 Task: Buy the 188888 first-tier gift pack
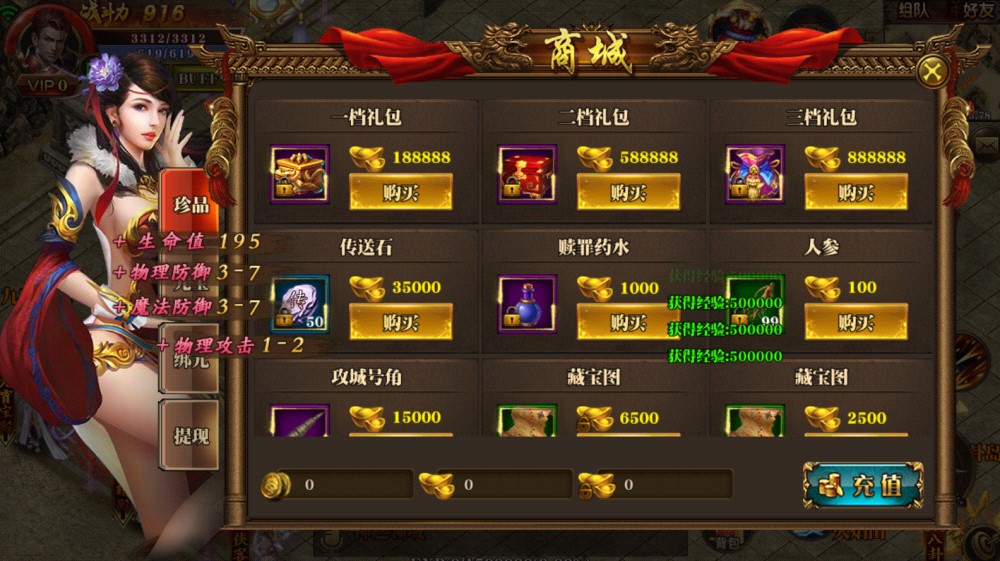coord(400,192)
